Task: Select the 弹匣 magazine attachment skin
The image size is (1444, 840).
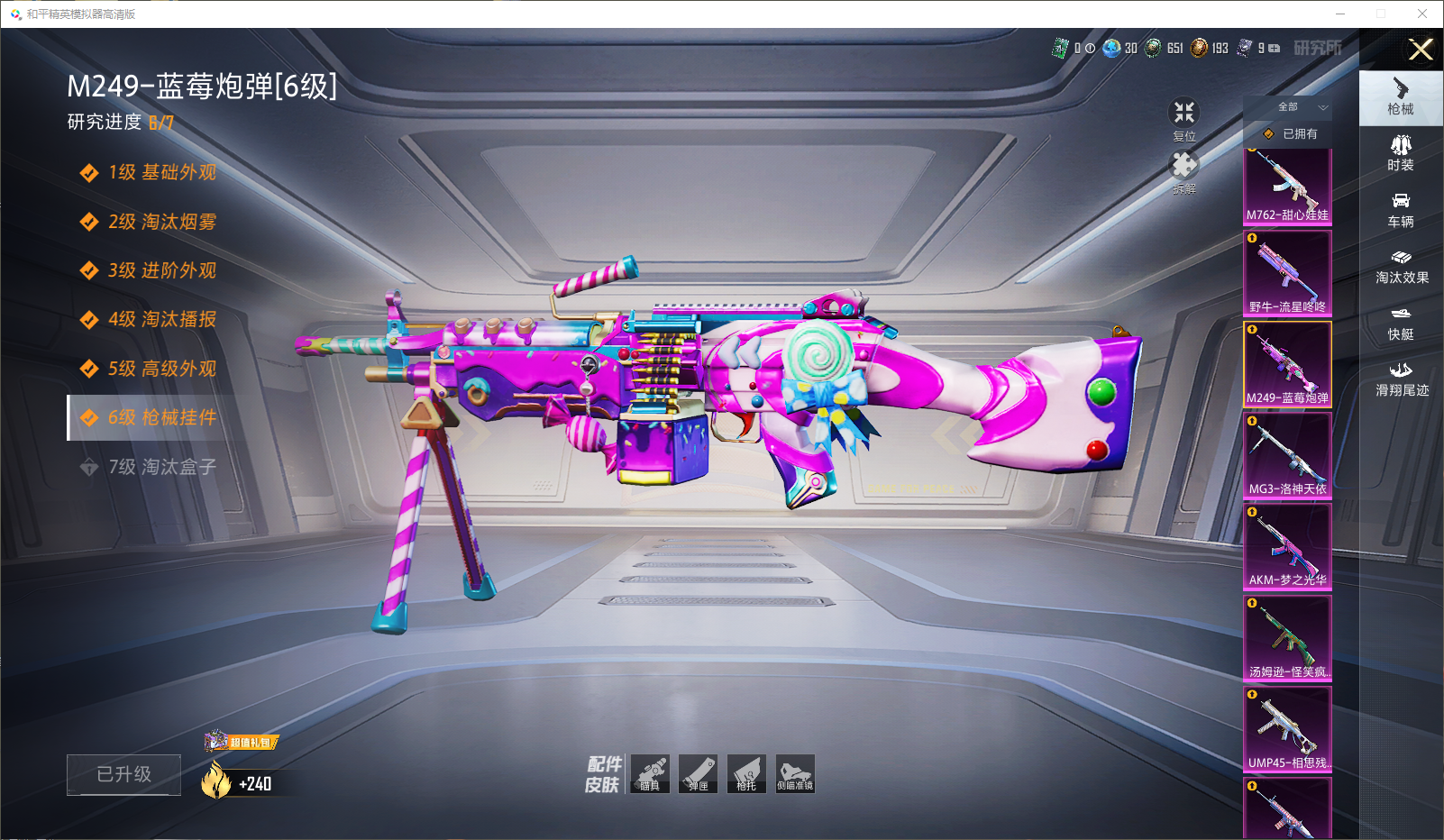Action: [699, 774]
